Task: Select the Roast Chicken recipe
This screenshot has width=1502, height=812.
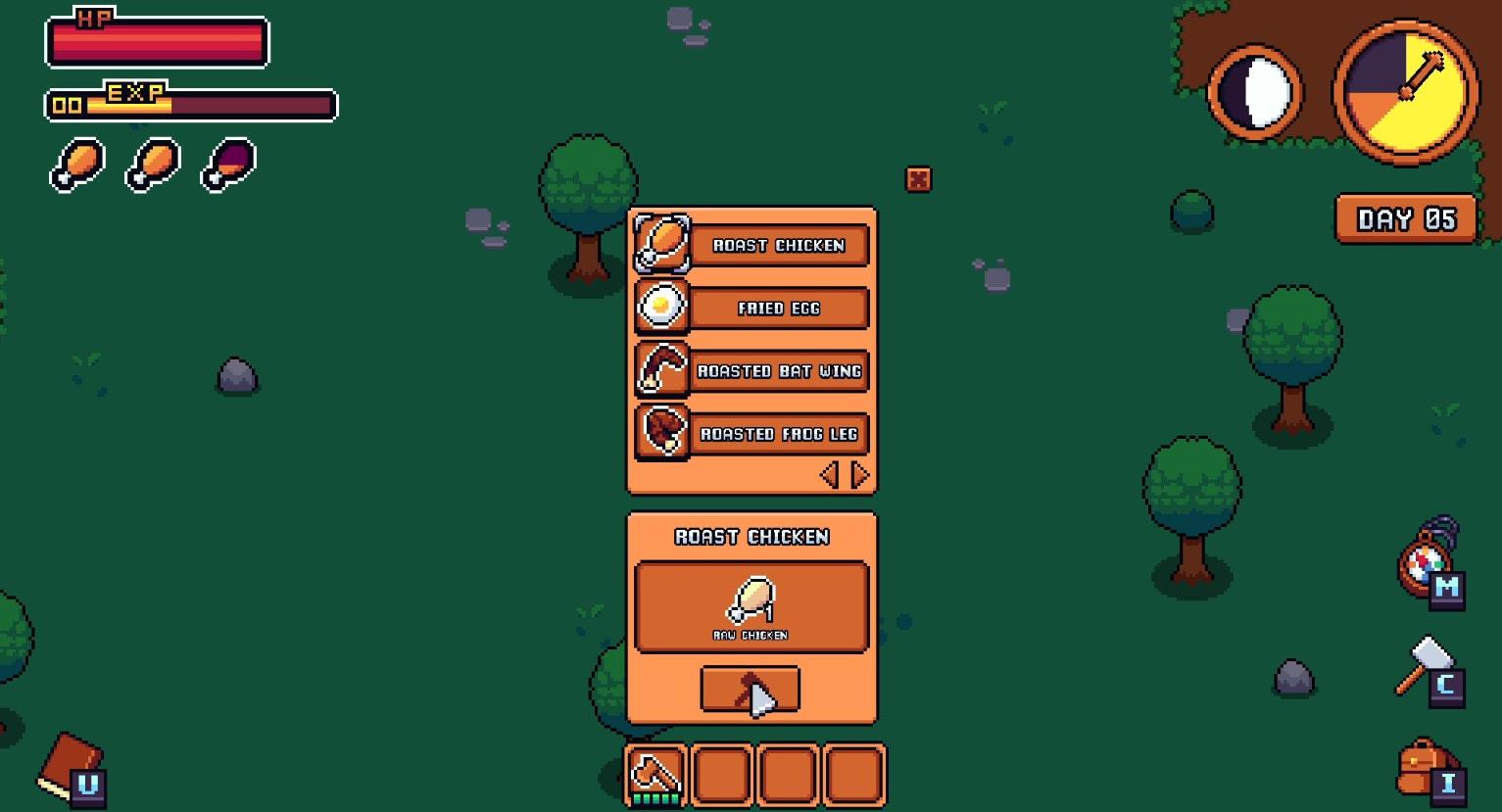Action: point(779,245)
